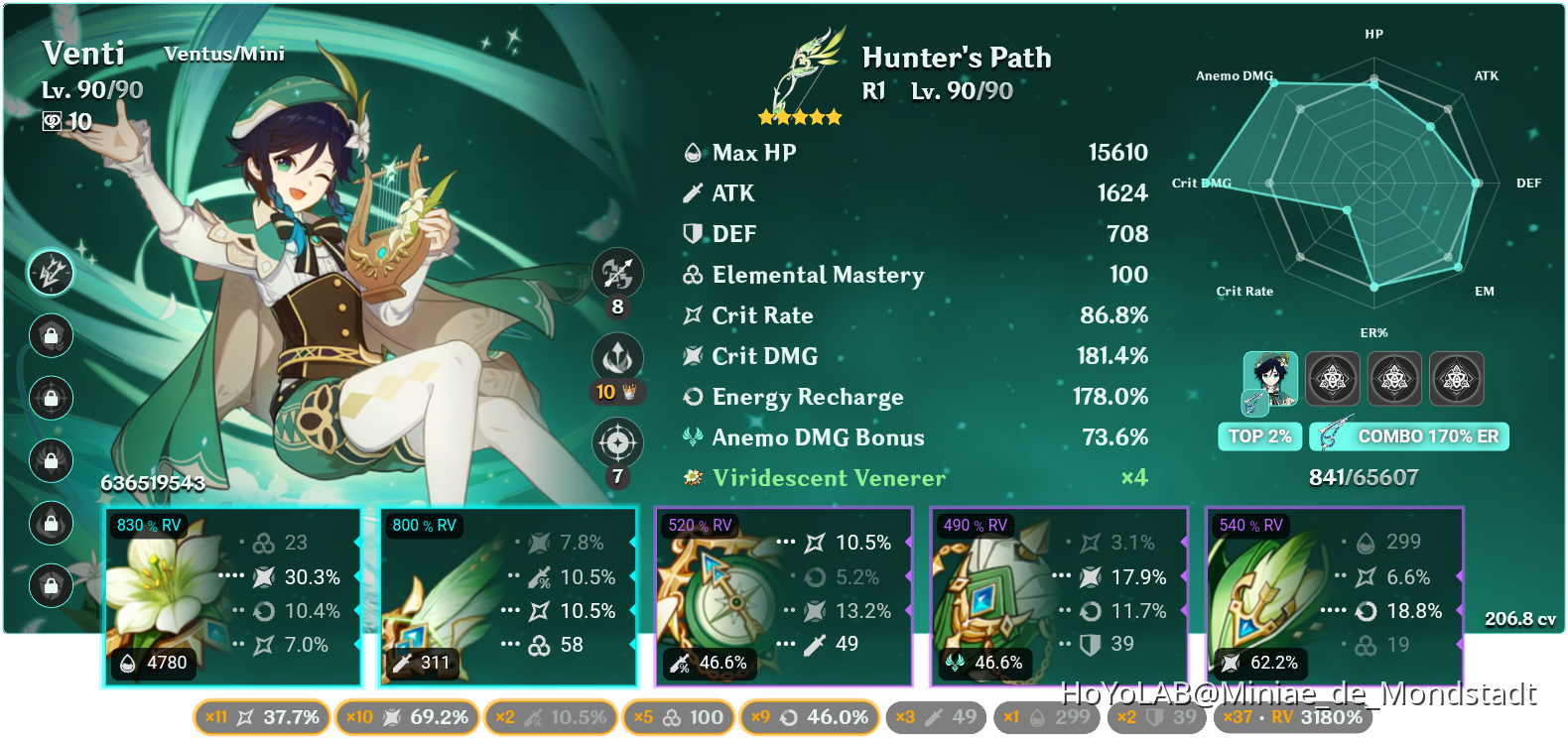Click the COMBO 170% ER button

click(x=1409, y=436)
